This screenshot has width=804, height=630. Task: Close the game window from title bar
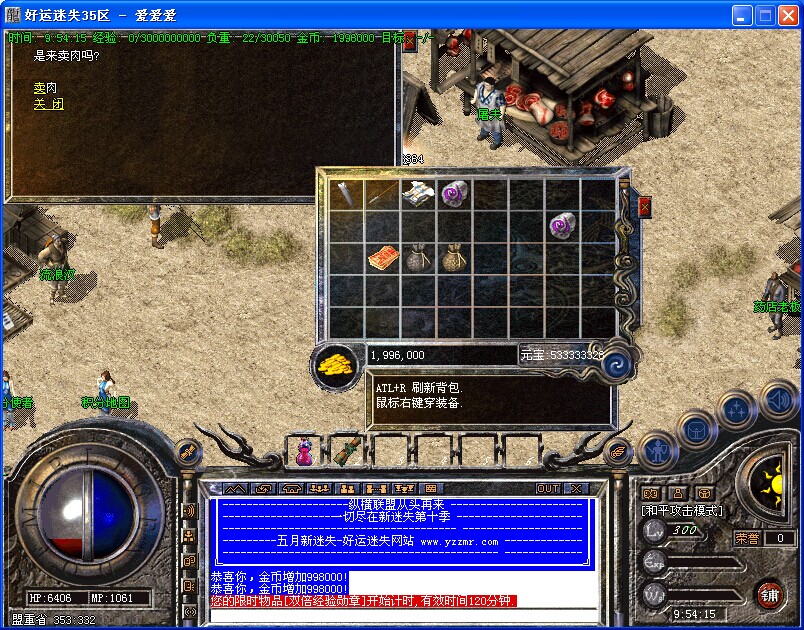(x=788, y=15)
